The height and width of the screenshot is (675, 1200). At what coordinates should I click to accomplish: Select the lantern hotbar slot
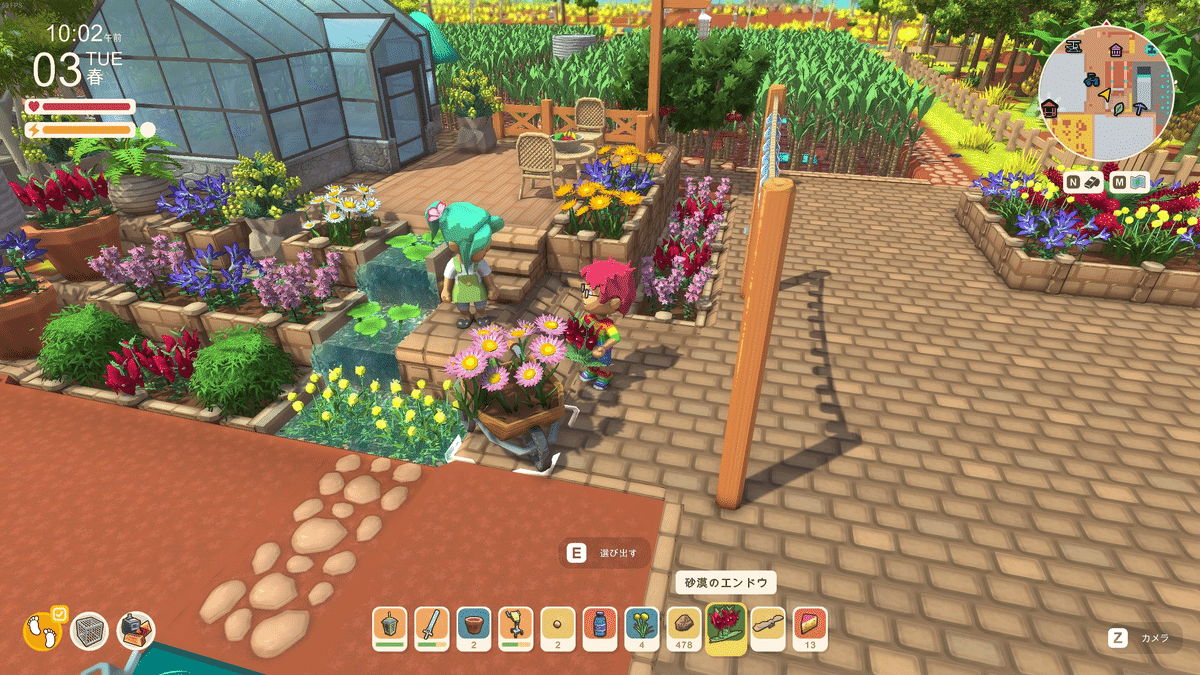[391, 627]
